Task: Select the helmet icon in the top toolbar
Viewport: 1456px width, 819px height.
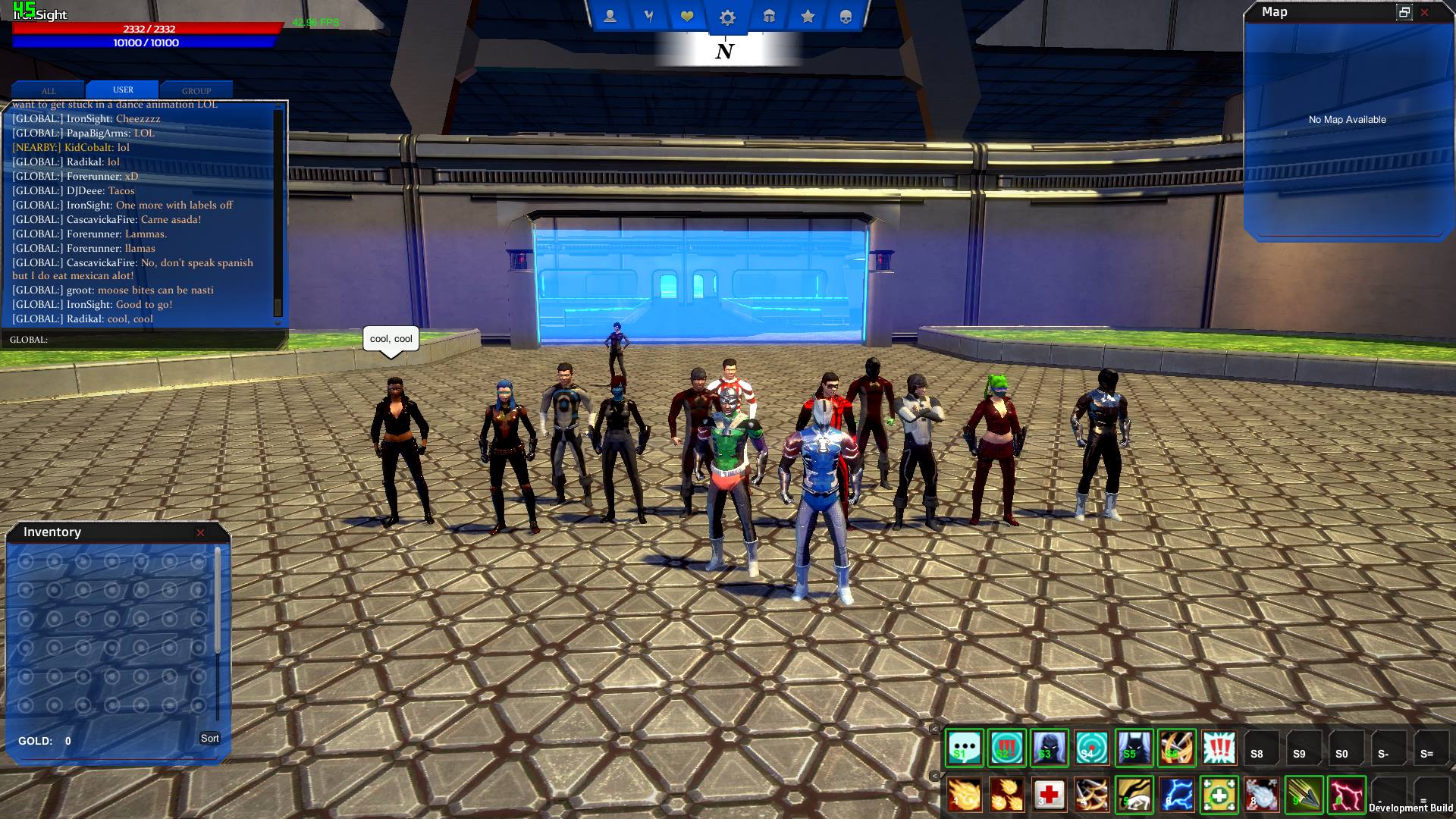Action: pyautogui.click(x=768, y=15)
